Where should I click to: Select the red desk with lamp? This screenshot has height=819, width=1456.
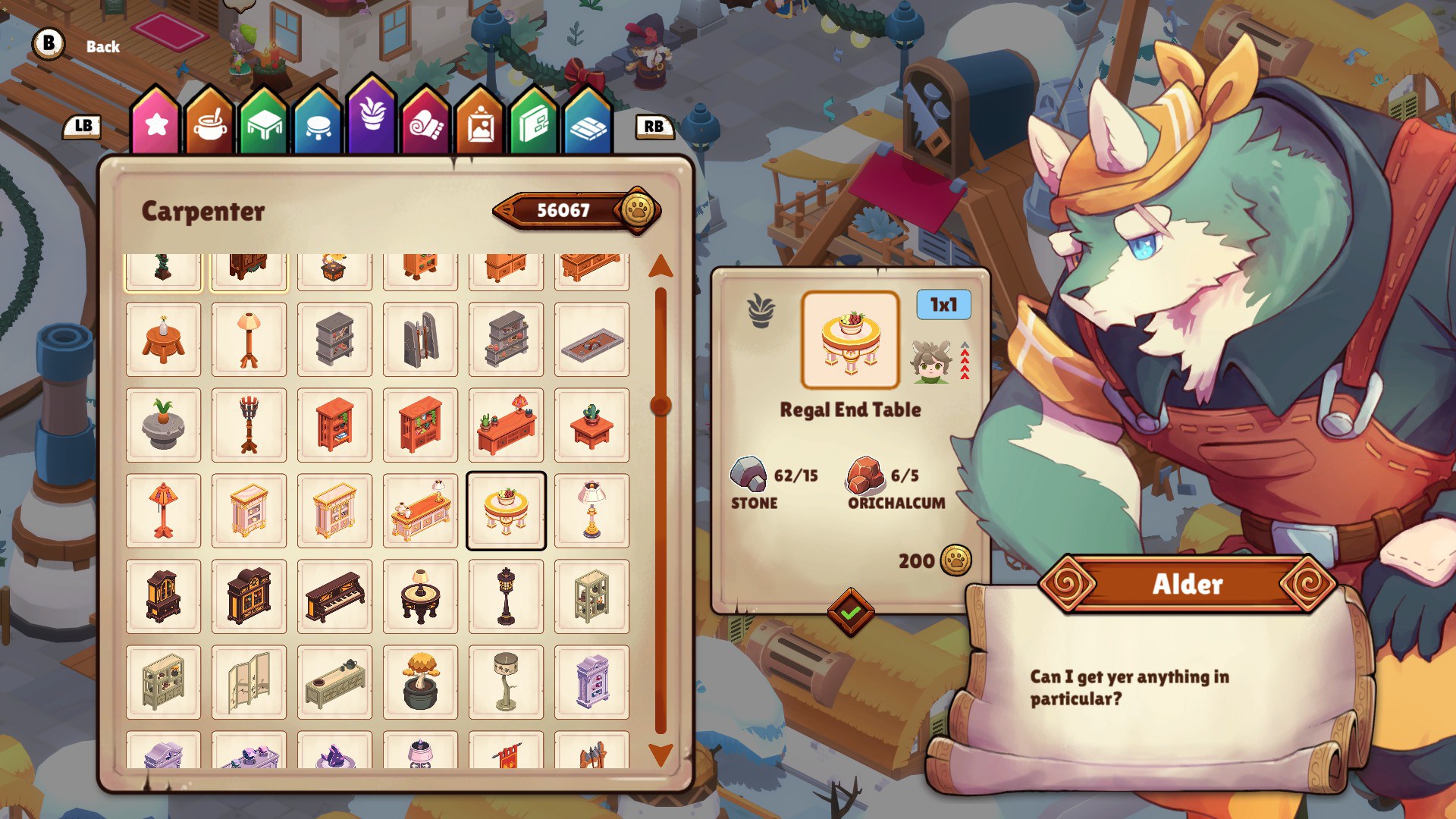pos(506,425)
